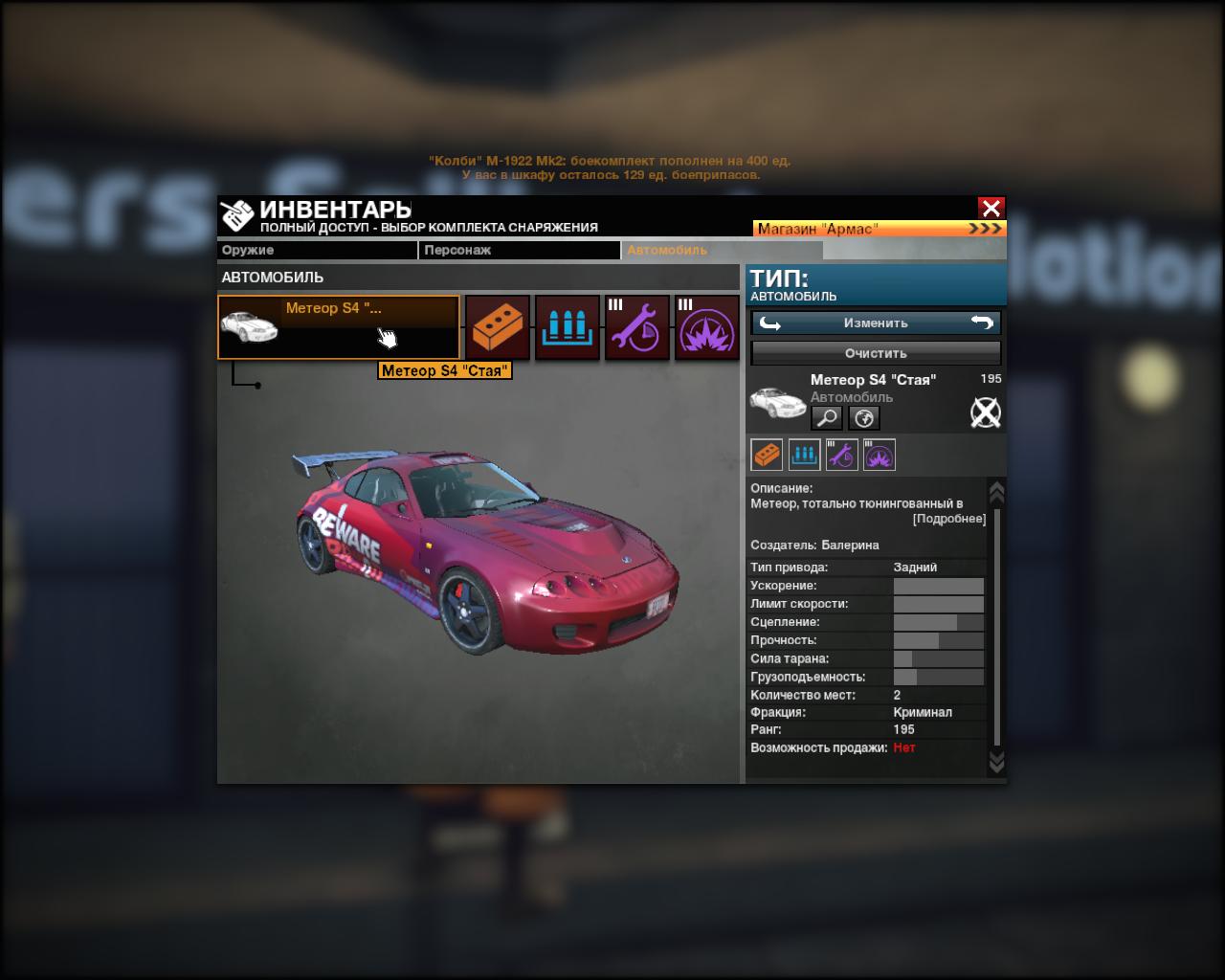Viewport: 1225px width, 980px height.
Task: Click the crossed-weapons circle icon
Action: point(985,412)
